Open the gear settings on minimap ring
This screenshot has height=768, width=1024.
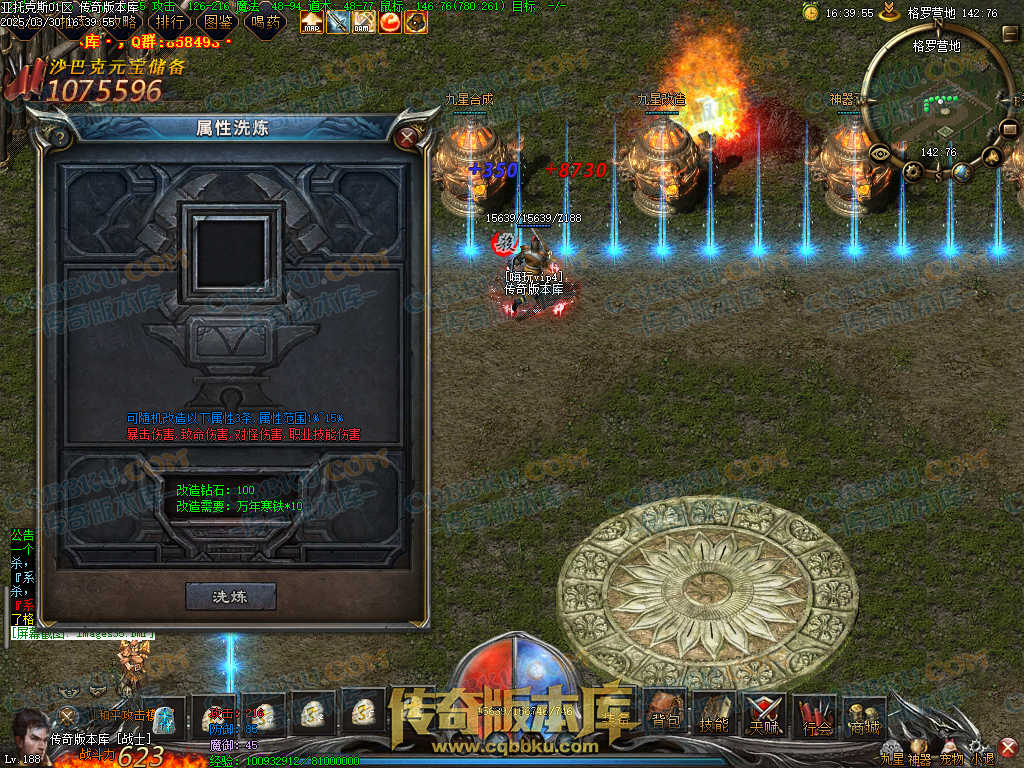913,171
